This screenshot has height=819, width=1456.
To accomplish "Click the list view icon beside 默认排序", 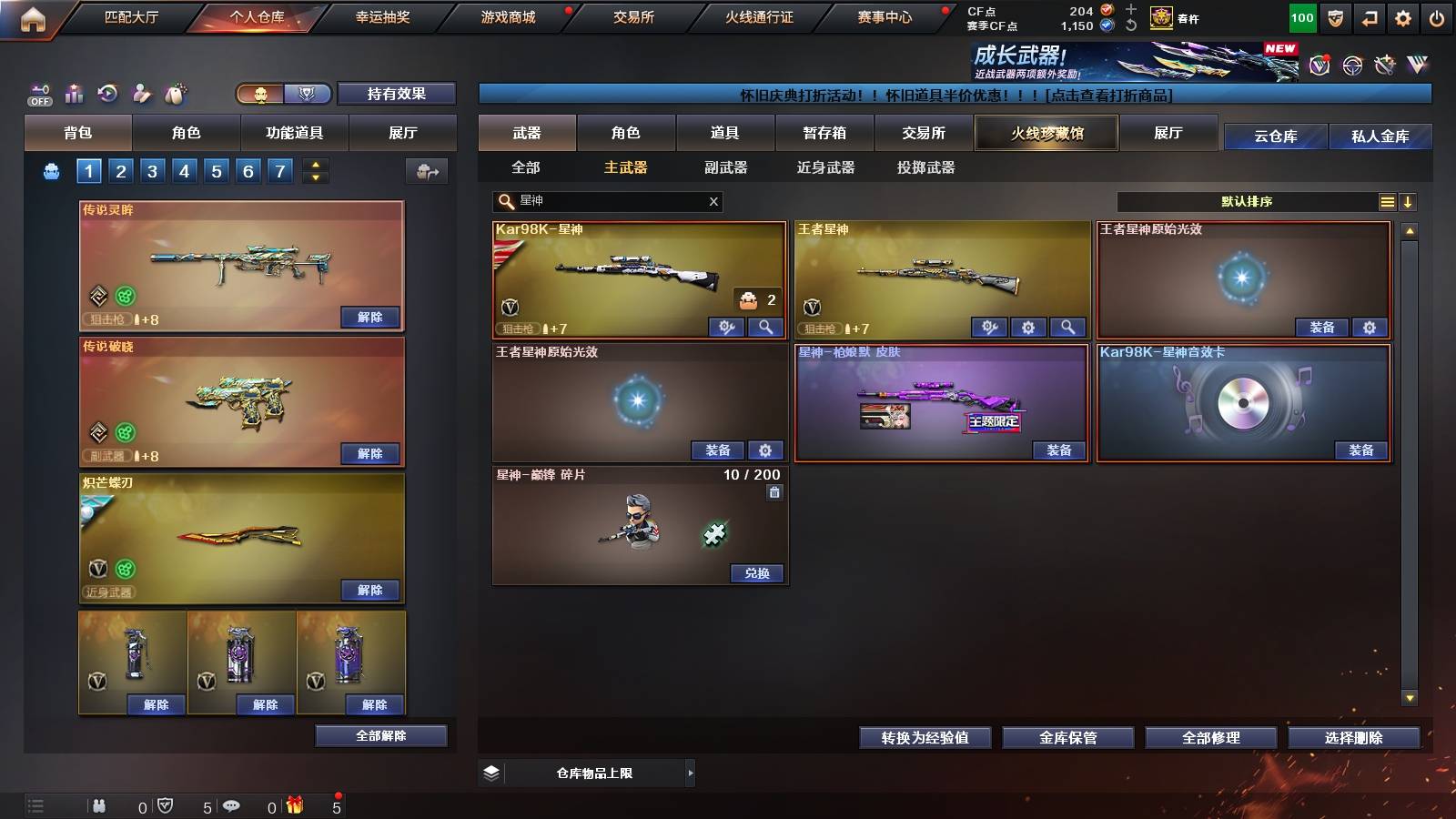I will coord(1387,202).
